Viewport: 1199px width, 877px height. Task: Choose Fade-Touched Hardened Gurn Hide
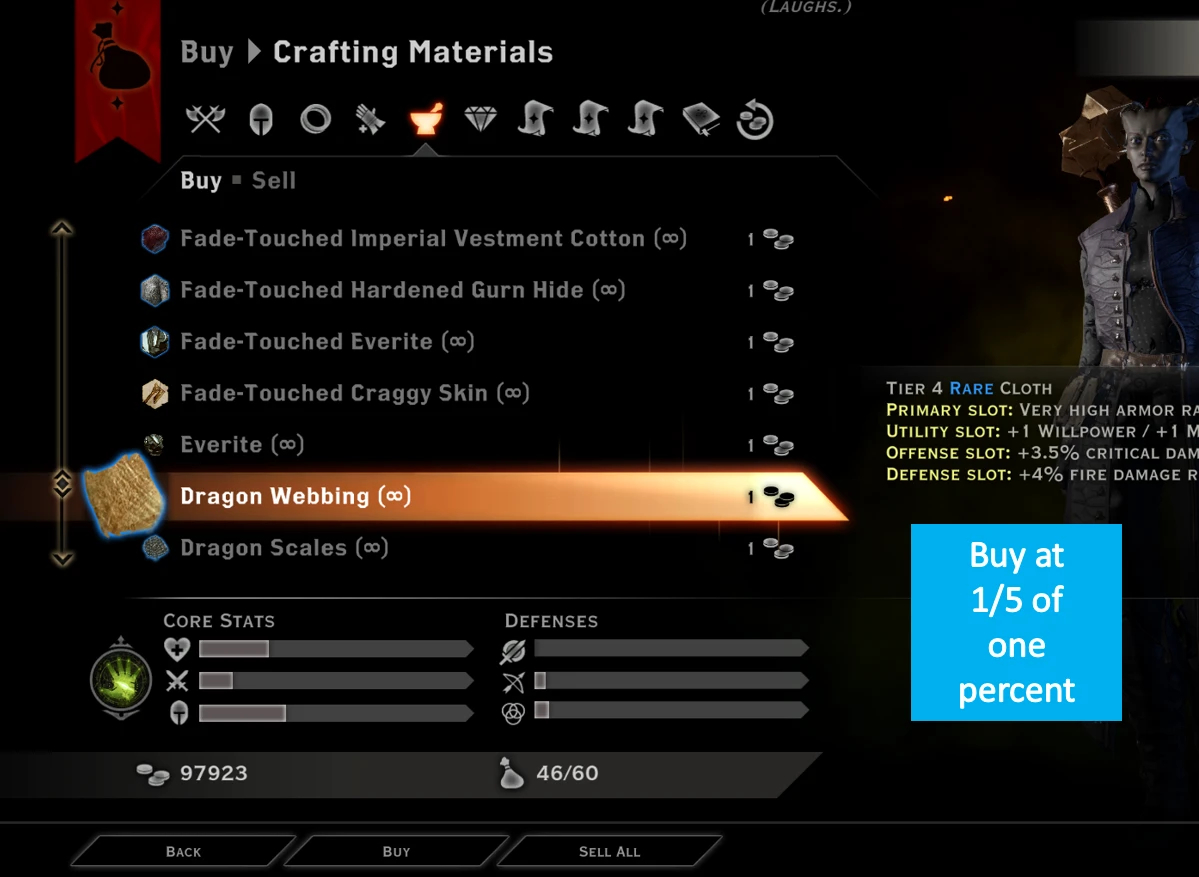tap(402, 291)
